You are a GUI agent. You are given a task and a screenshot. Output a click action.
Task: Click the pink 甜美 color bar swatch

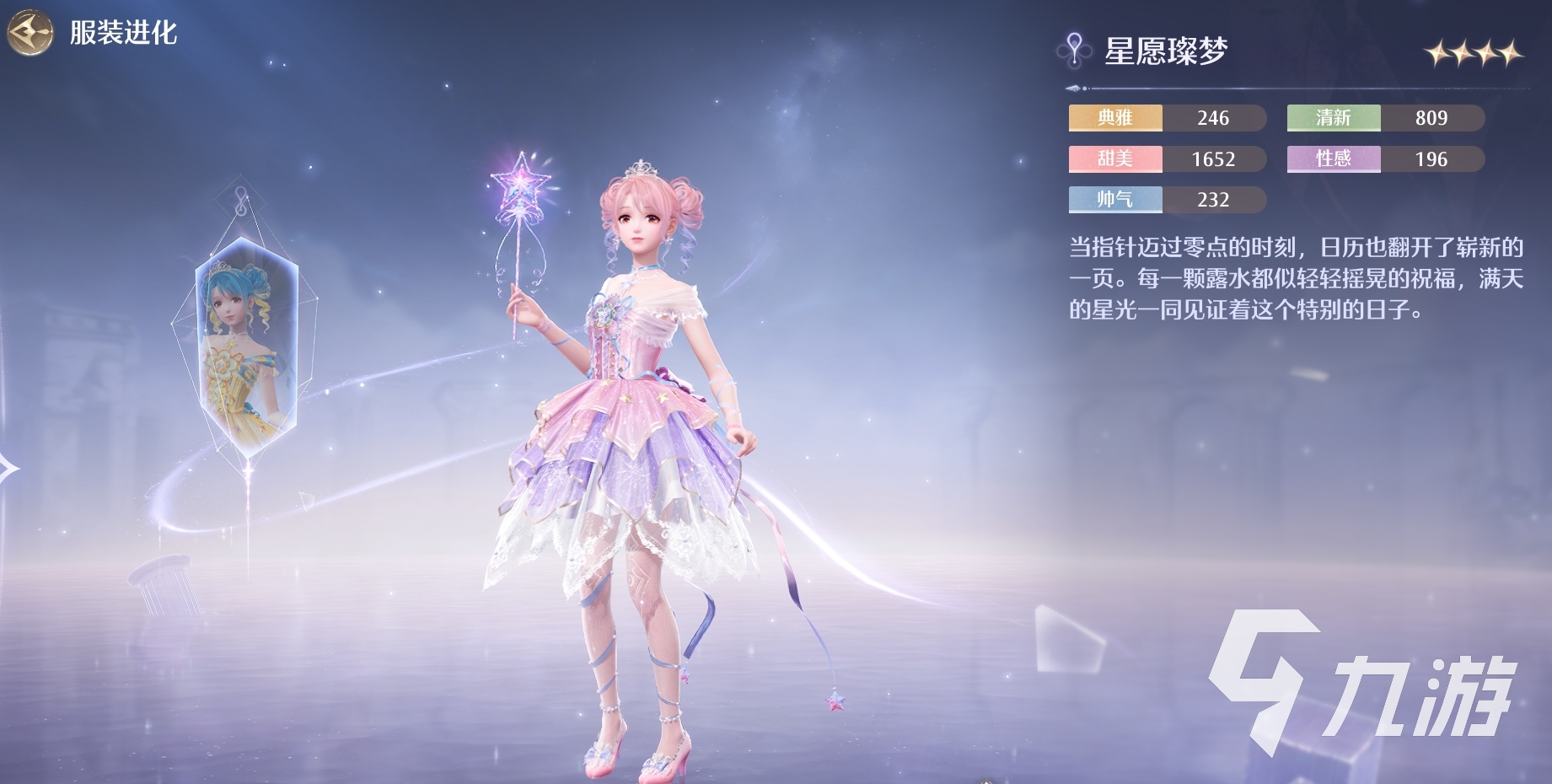1114,159
